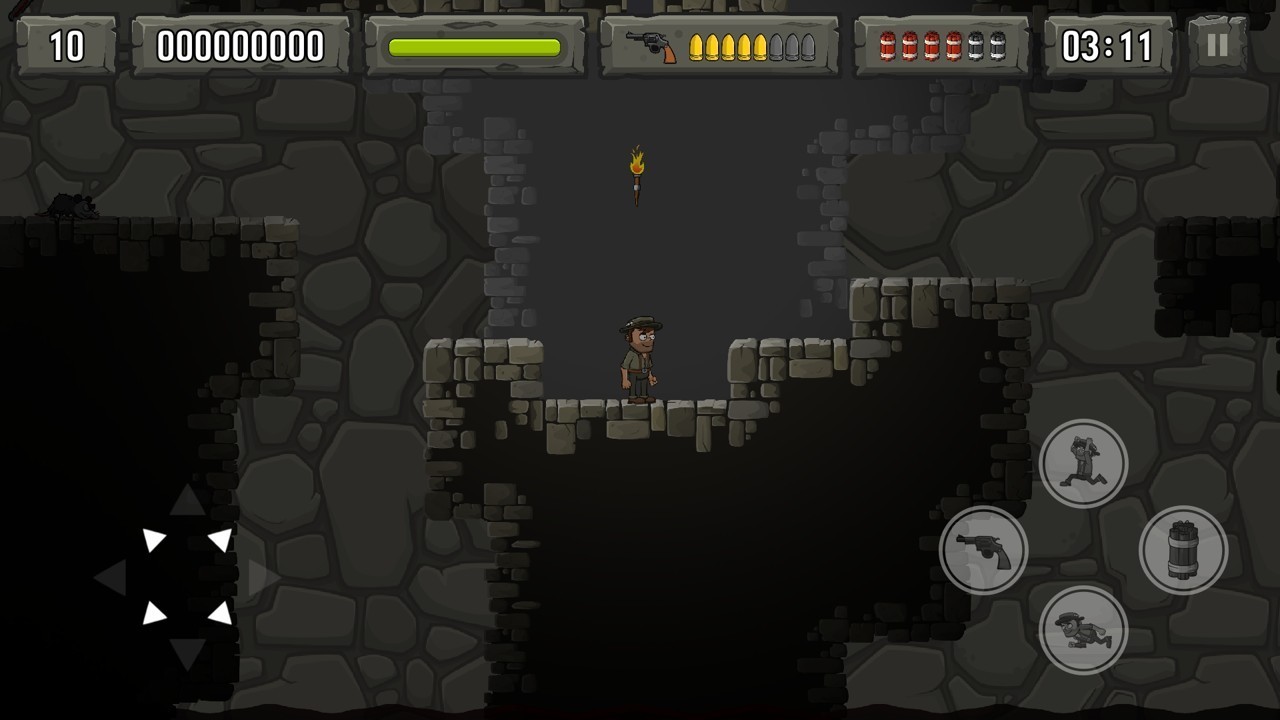This screenshot has width=1280, height=720.
Task: Click the white lower-right diagonal arrow
Action: pos(221,612)
